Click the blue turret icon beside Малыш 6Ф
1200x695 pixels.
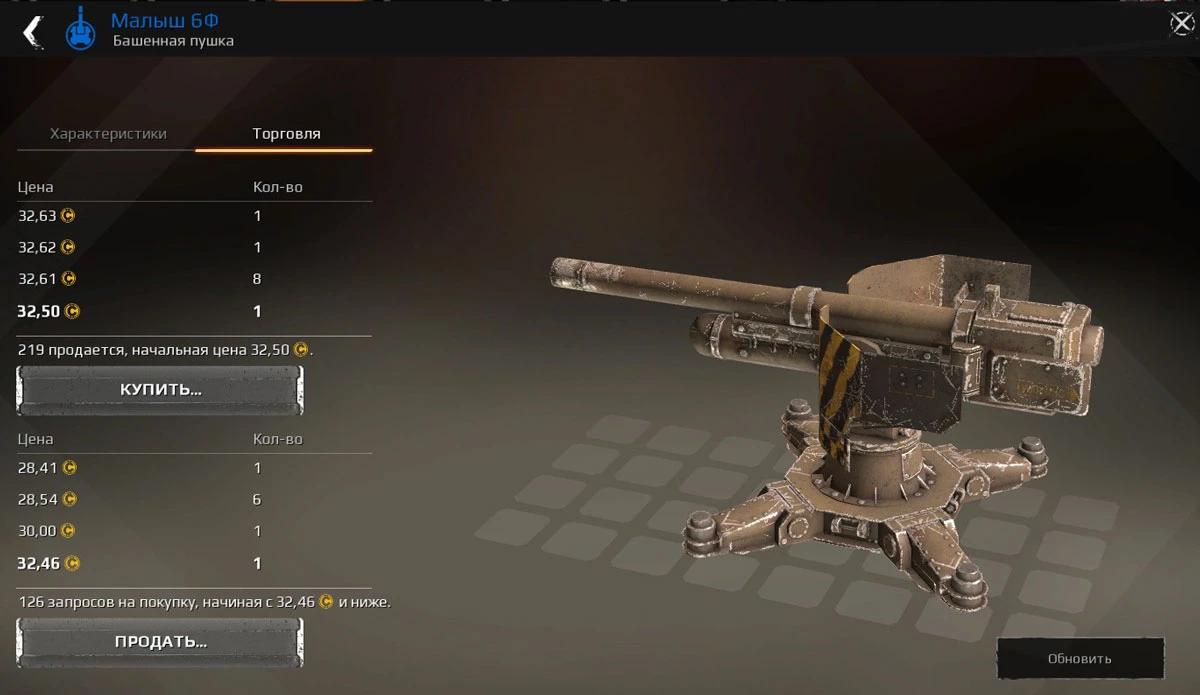click(80, 30)
